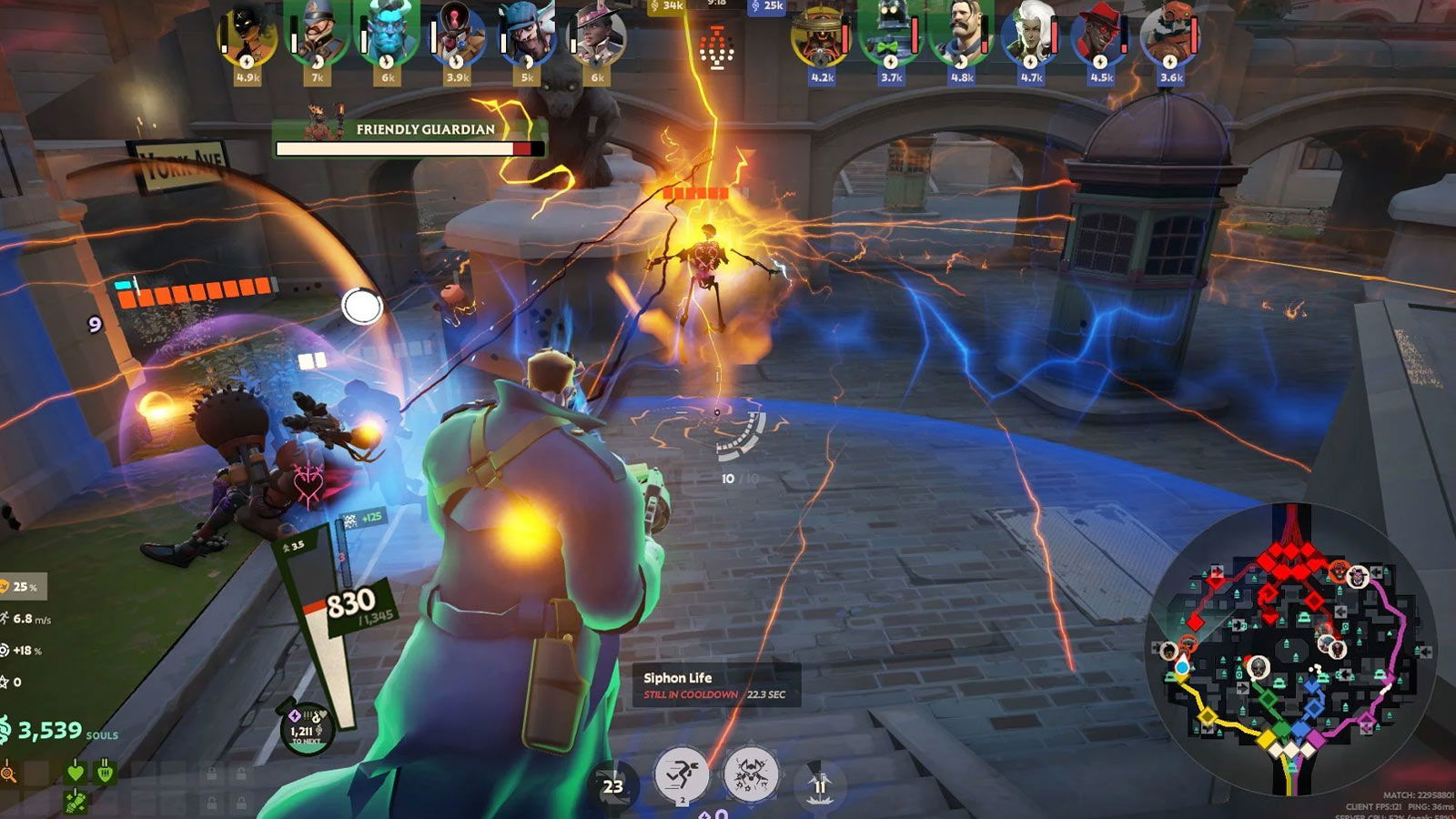Select the red hat enemy portrait
This screenshot has width=1456, height=819.
click(x=1099, y=35)
